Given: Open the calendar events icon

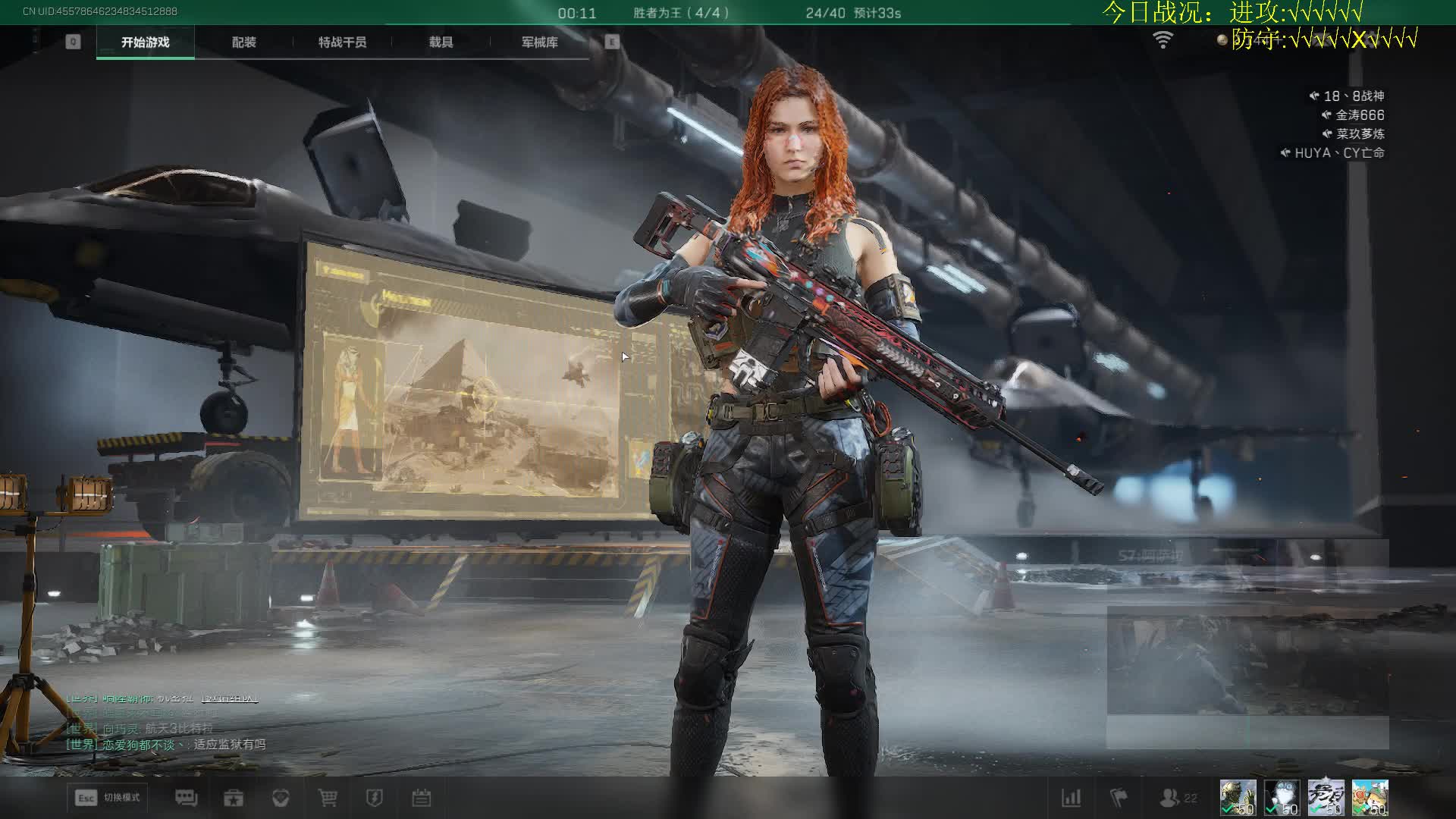Looking at the screenshot, I should 422,798.
